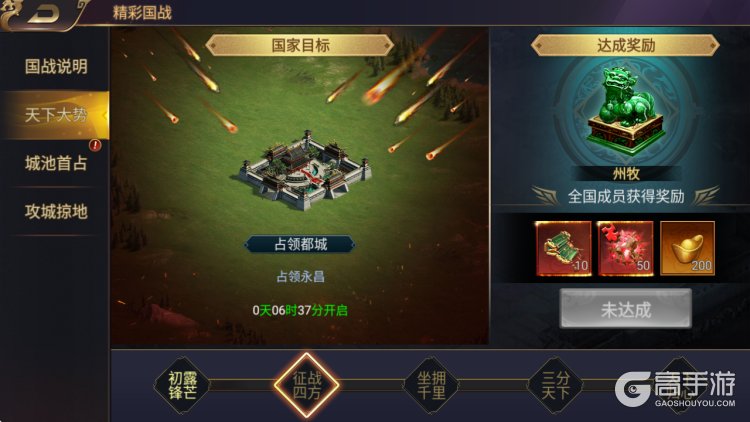This screenshot has height=422, width=750.
Task: Inspect the green scroll reward icon
Action: point(562,248)
